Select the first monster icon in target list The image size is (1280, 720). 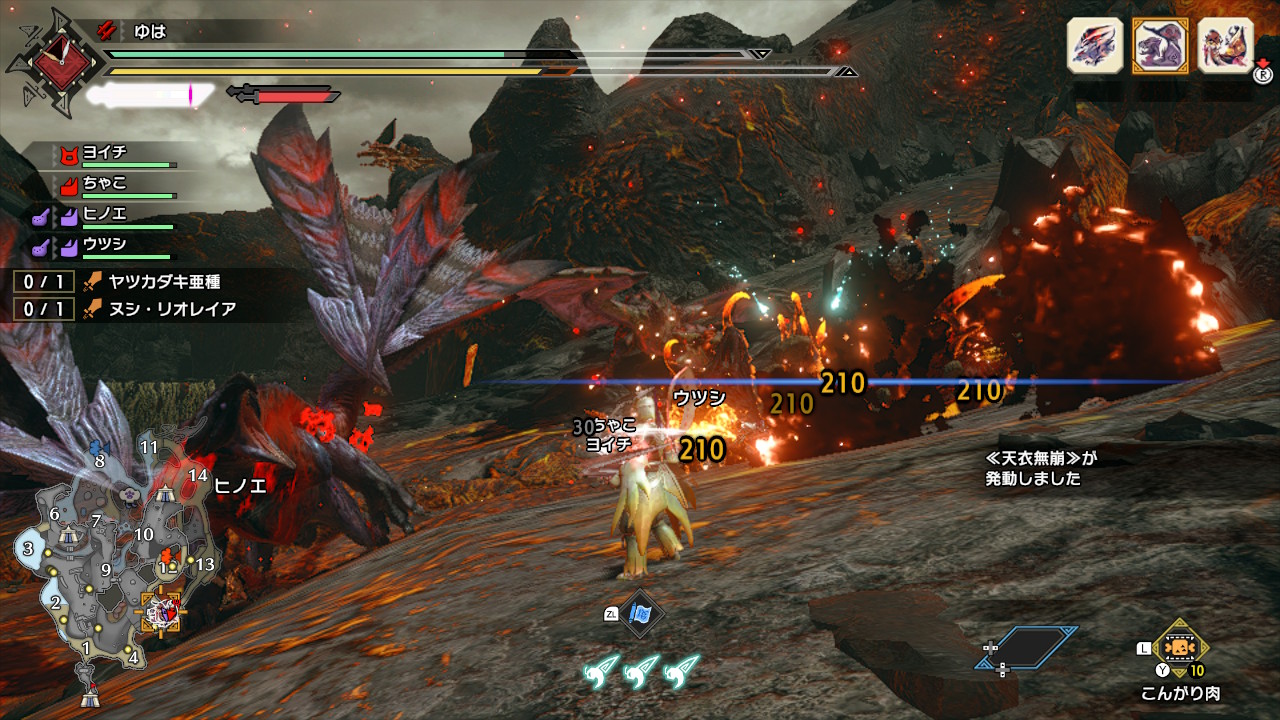tap(1095, 46)
